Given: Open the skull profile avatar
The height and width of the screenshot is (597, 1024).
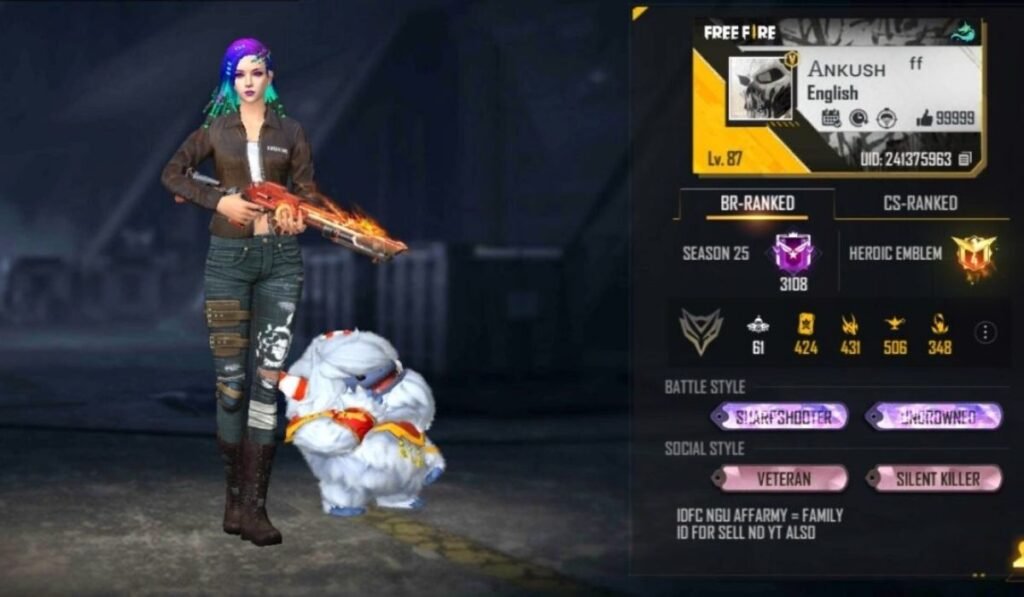Looking at the screenshot, I should (760, 88).
